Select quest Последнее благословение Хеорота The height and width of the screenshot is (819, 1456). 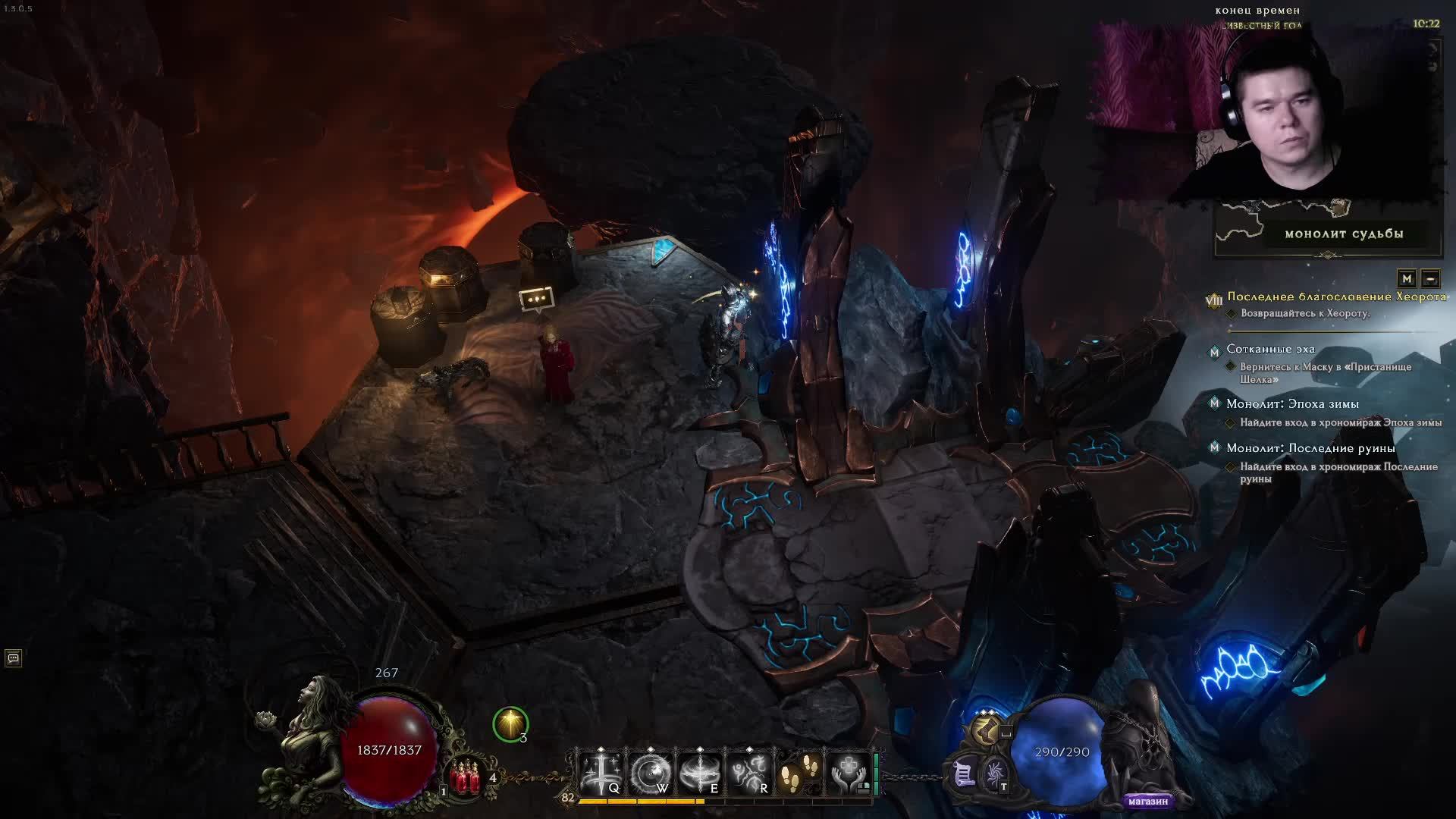[1336, 297]
